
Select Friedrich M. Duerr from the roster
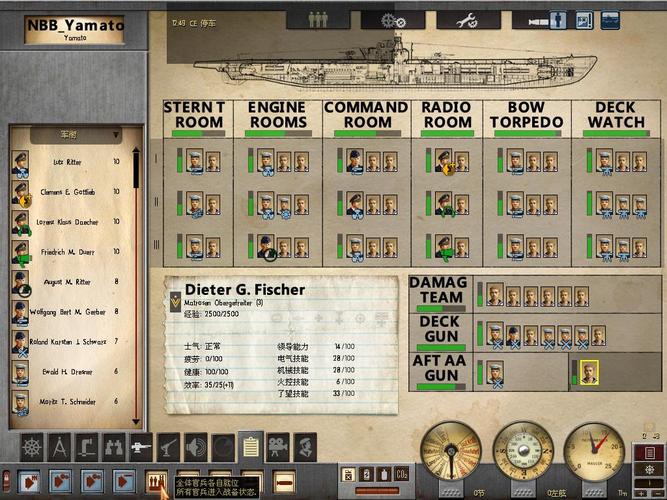click(70, 253)
